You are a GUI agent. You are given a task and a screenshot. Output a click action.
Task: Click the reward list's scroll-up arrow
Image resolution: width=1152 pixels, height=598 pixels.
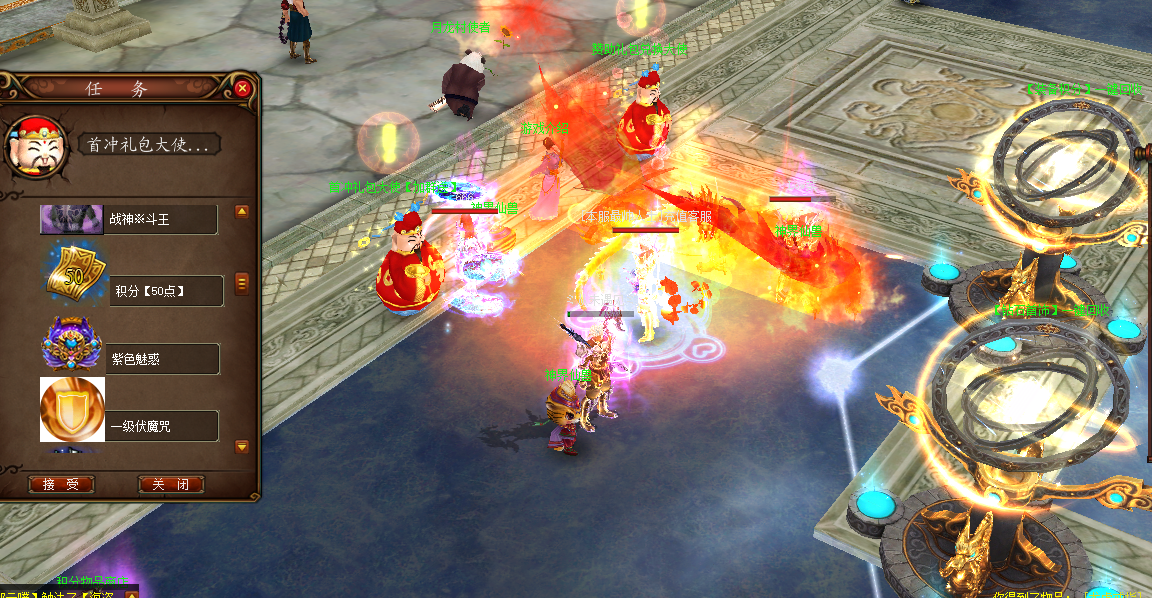241,212
